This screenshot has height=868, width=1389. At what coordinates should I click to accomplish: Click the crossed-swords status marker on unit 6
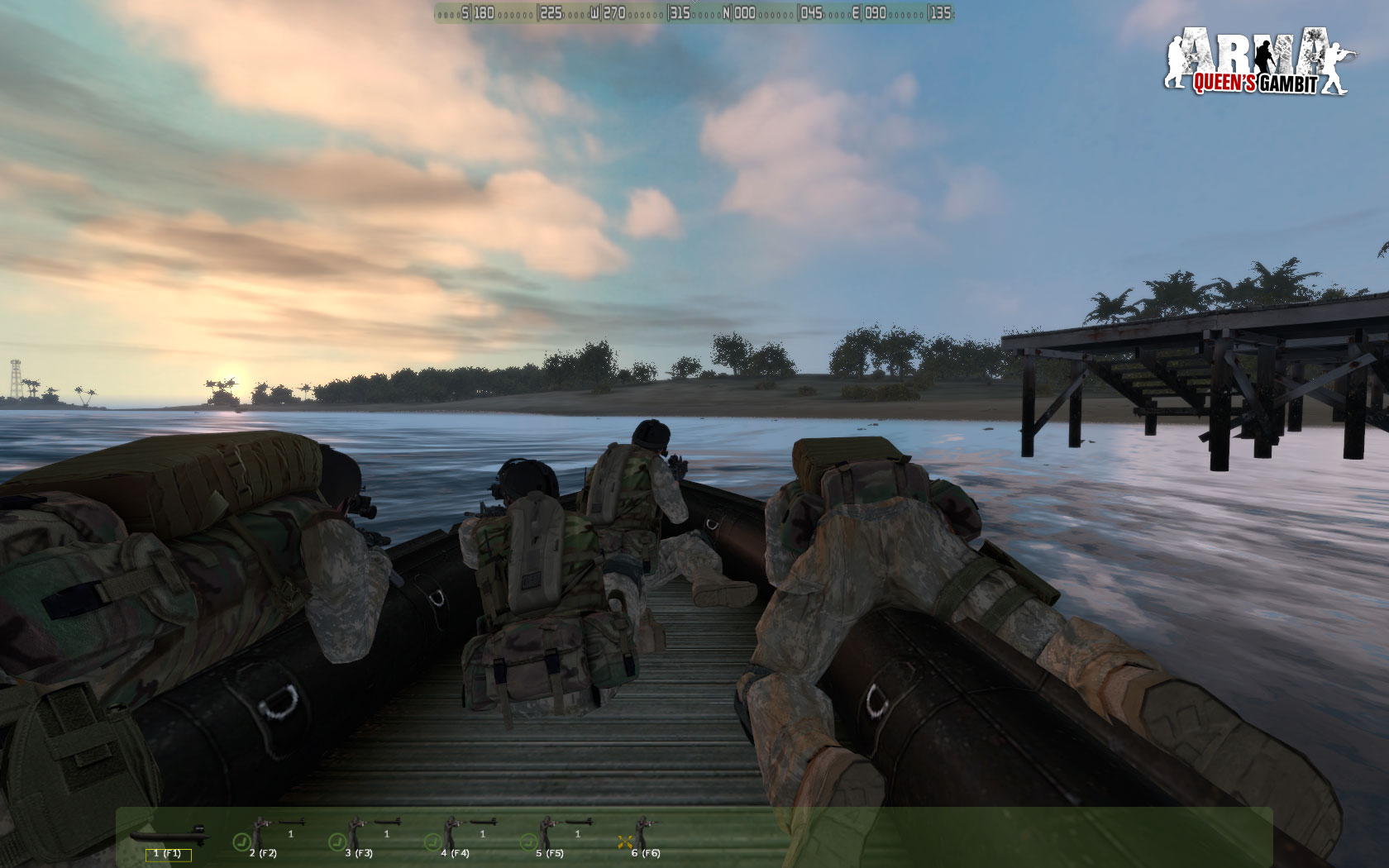coord(626,841)
